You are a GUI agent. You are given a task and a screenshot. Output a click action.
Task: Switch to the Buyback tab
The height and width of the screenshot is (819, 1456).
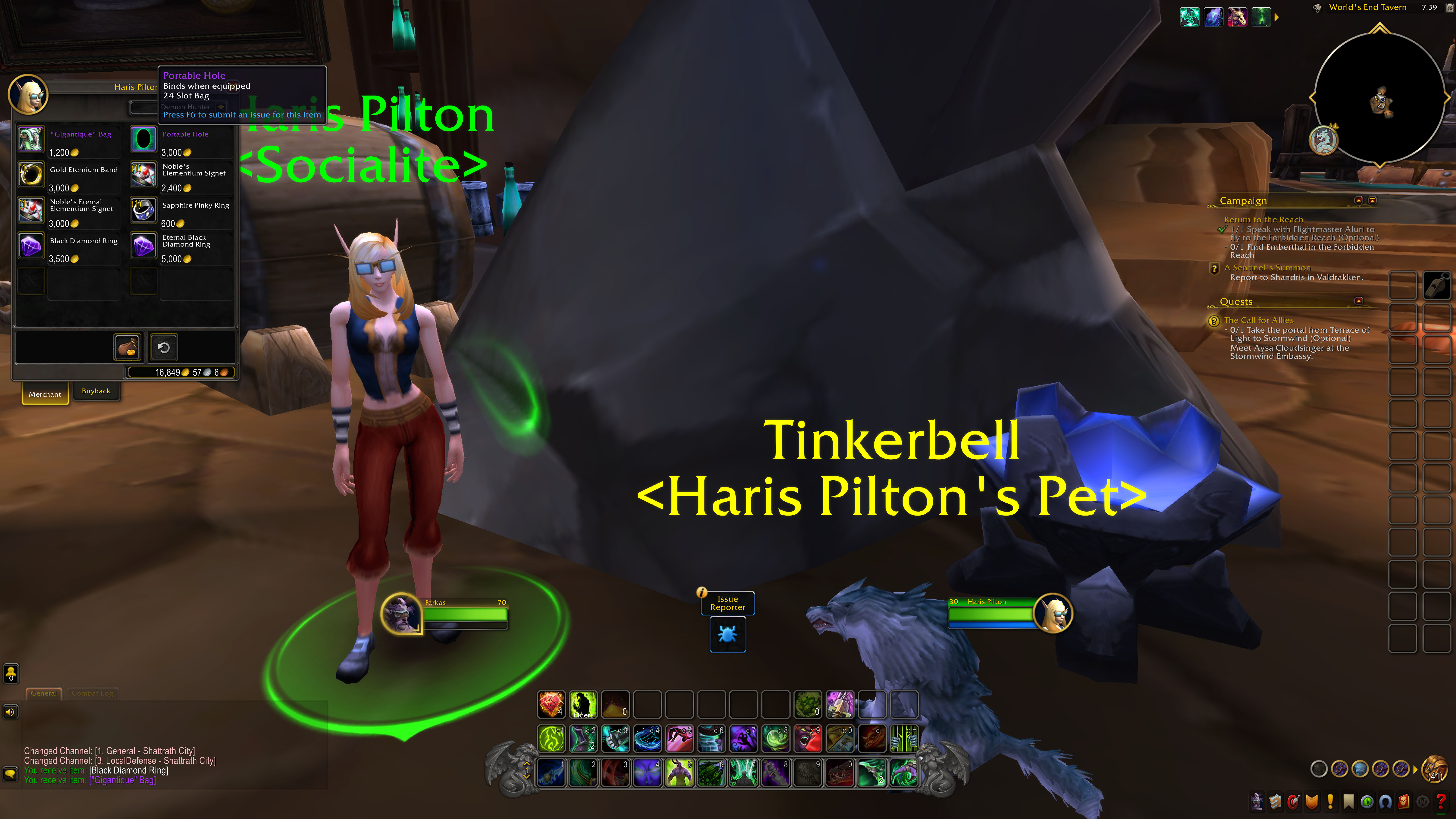[x=96, y=391]
